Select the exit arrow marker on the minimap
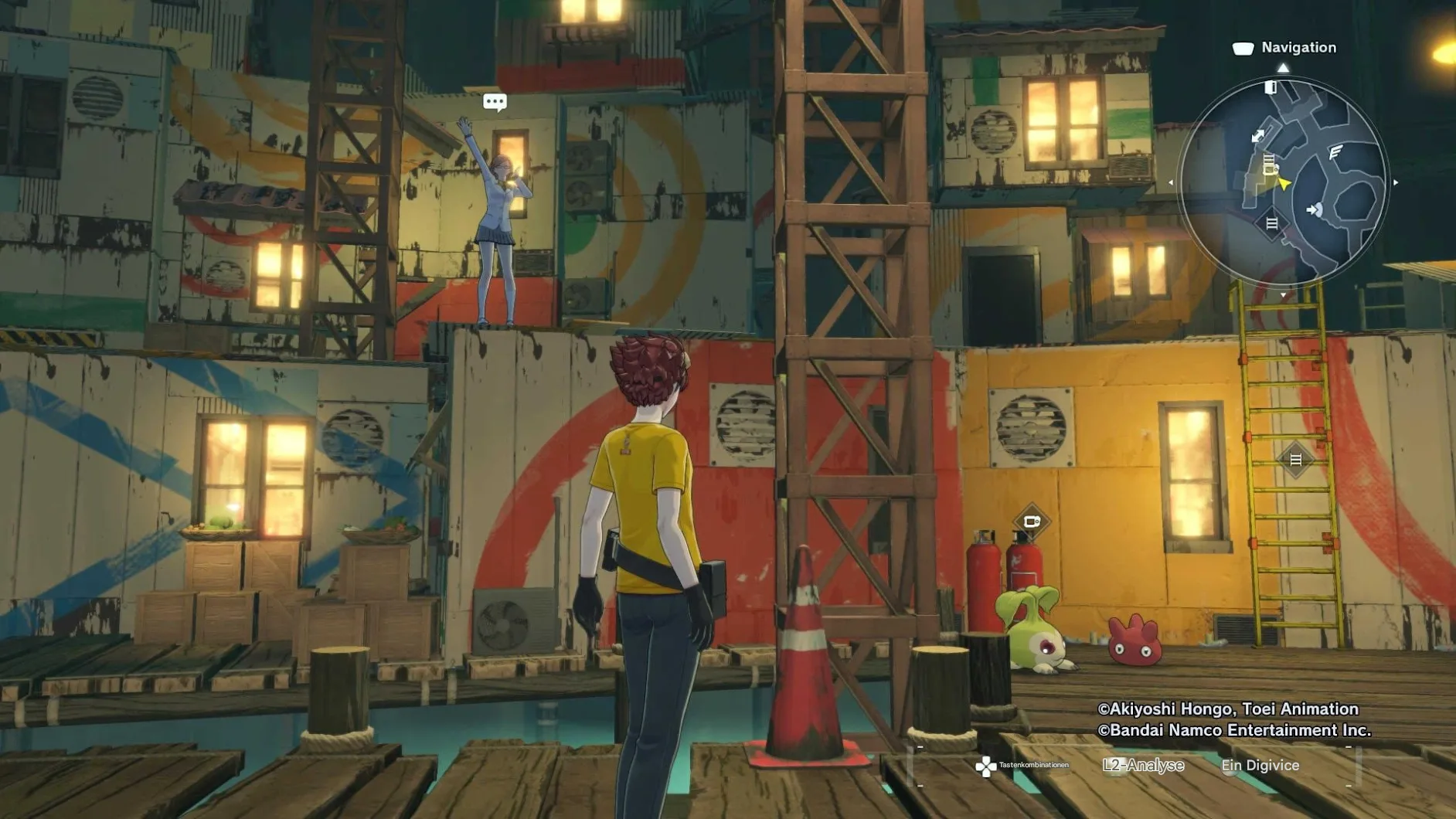Viewport: 1456px width, 819px height. [1314, 209]
